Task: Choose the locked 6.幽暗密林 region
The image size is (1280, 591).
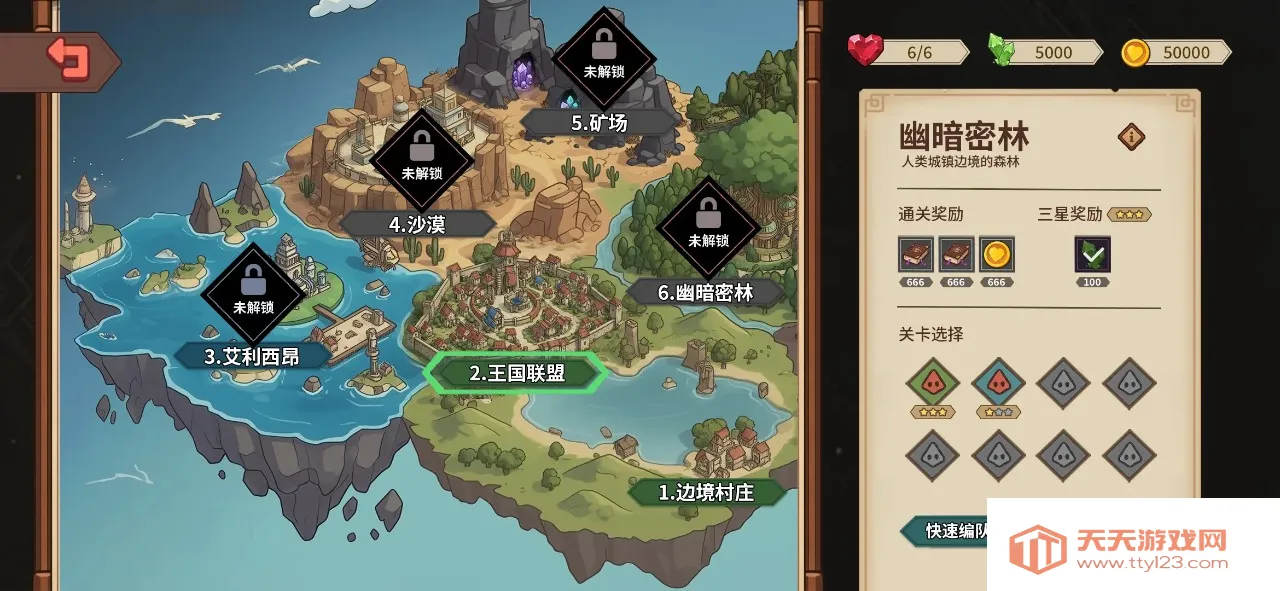Action: point(706,292)
